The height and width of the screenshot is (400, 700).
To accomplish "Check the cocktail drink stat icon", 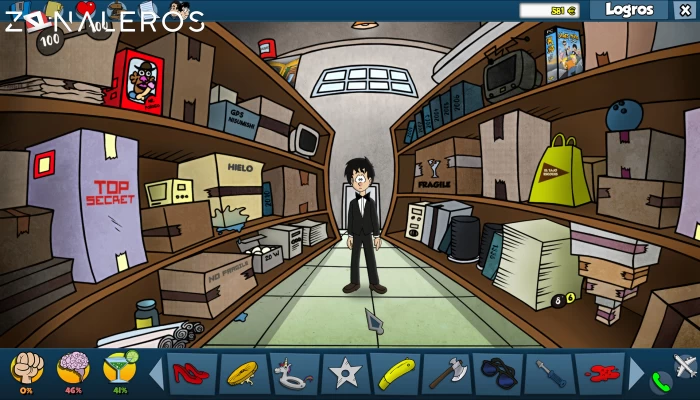I will [119, 369].
